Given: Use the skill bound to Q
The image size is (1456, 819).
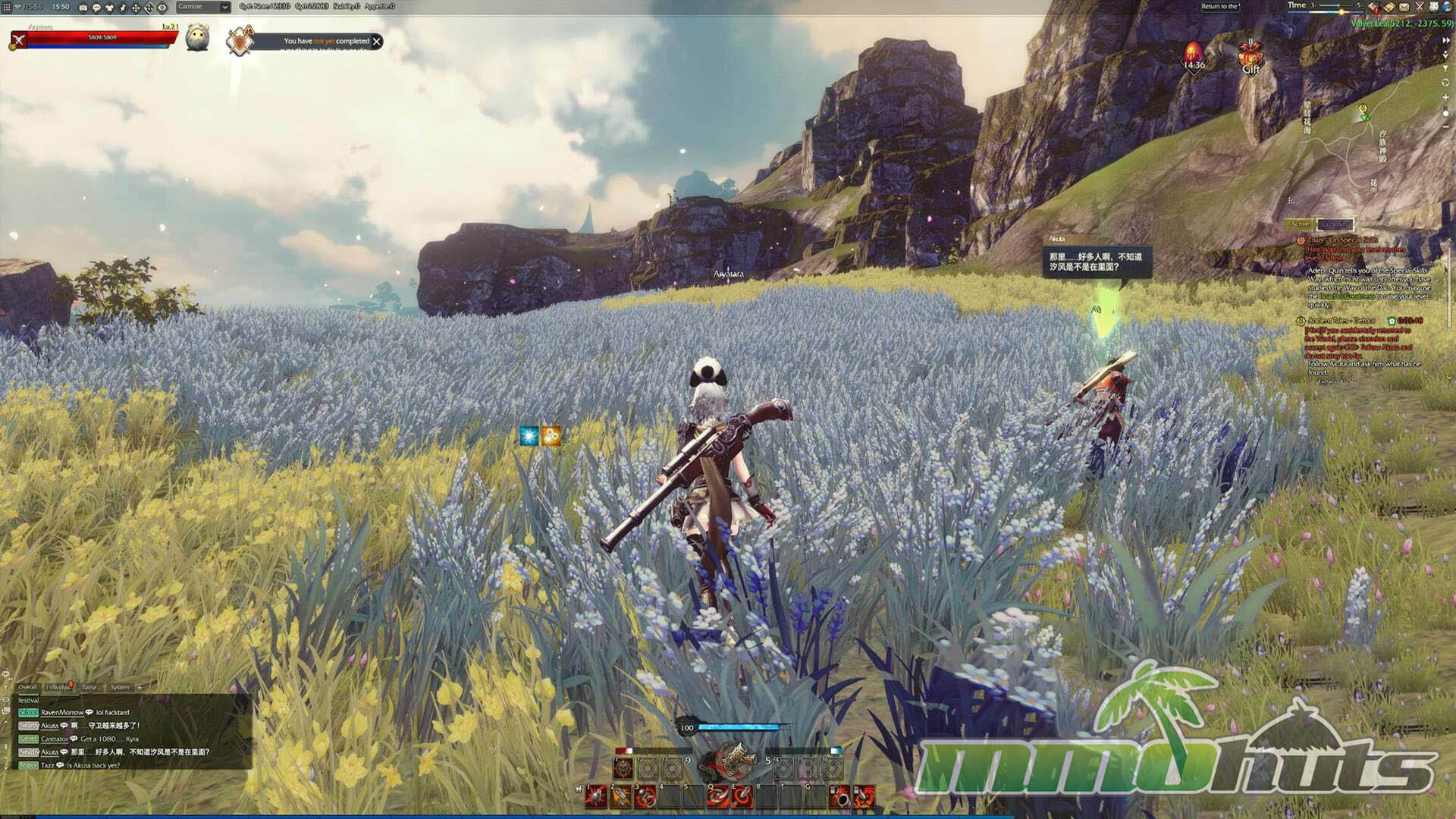Looking at the screenshot, I should 717,796.
